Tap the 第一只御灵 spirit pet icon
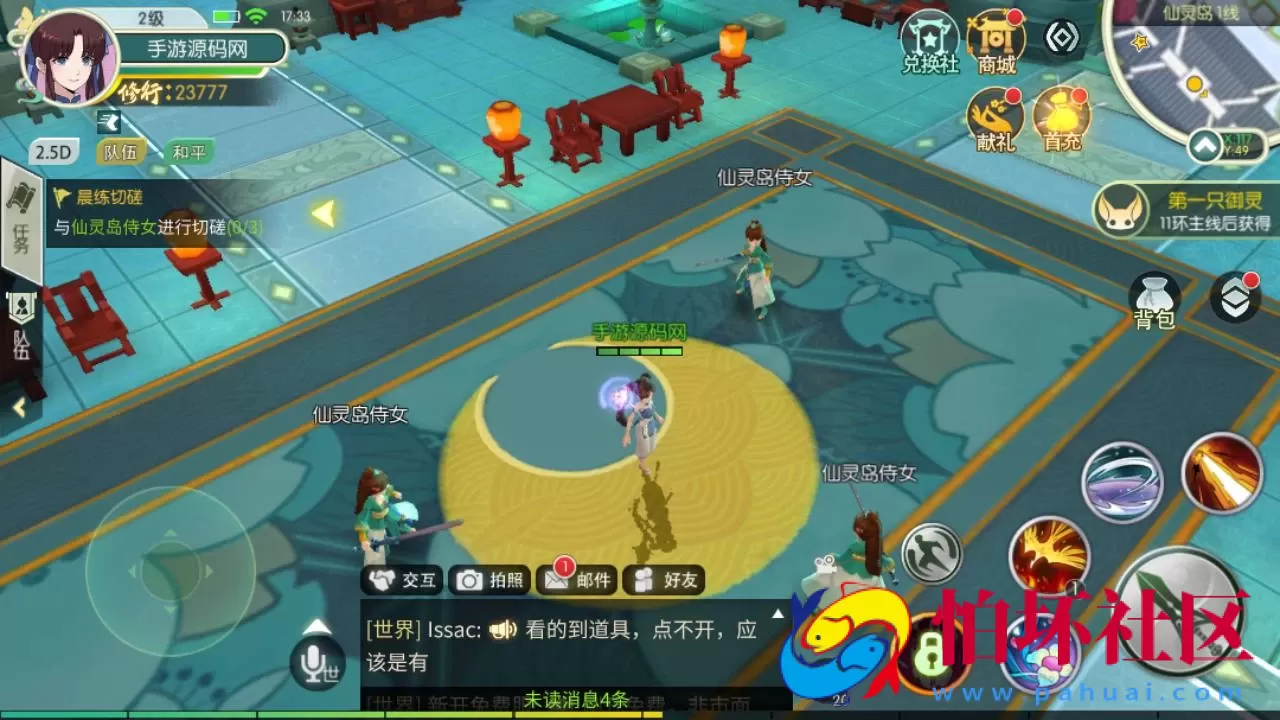The height and width of the screenshot is (720, 1280). point(1121,212)
